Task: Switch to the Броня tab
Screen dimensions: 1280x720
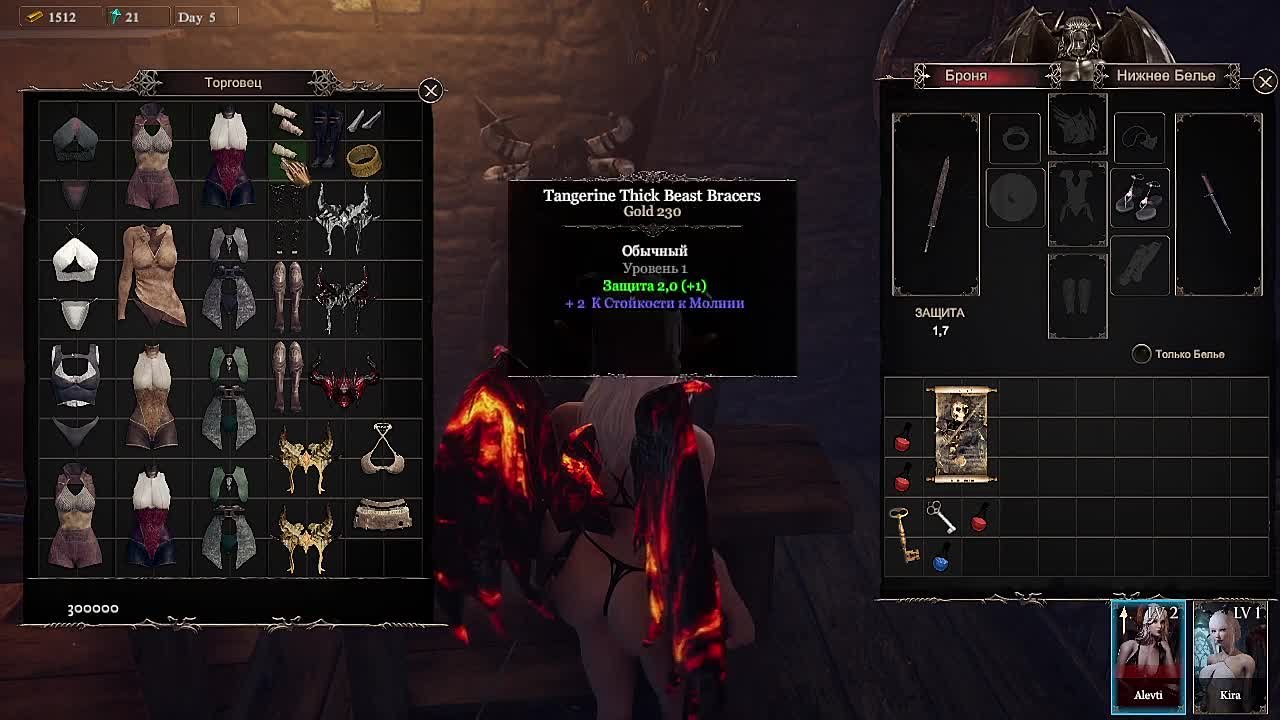Action: click(x=966, y=76)
